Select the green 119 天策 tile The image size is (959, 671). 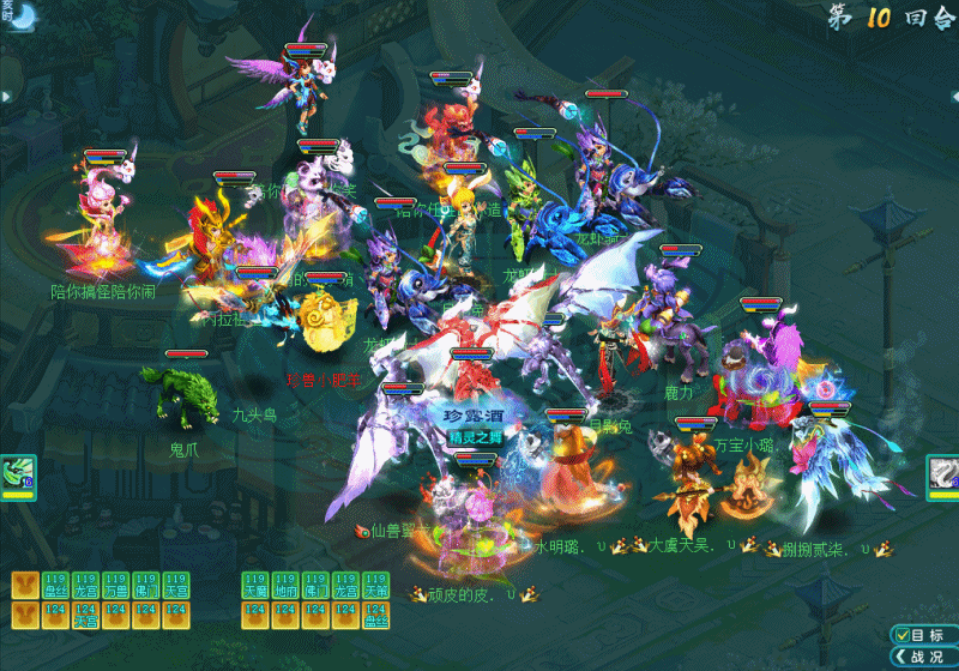[376, 585]
